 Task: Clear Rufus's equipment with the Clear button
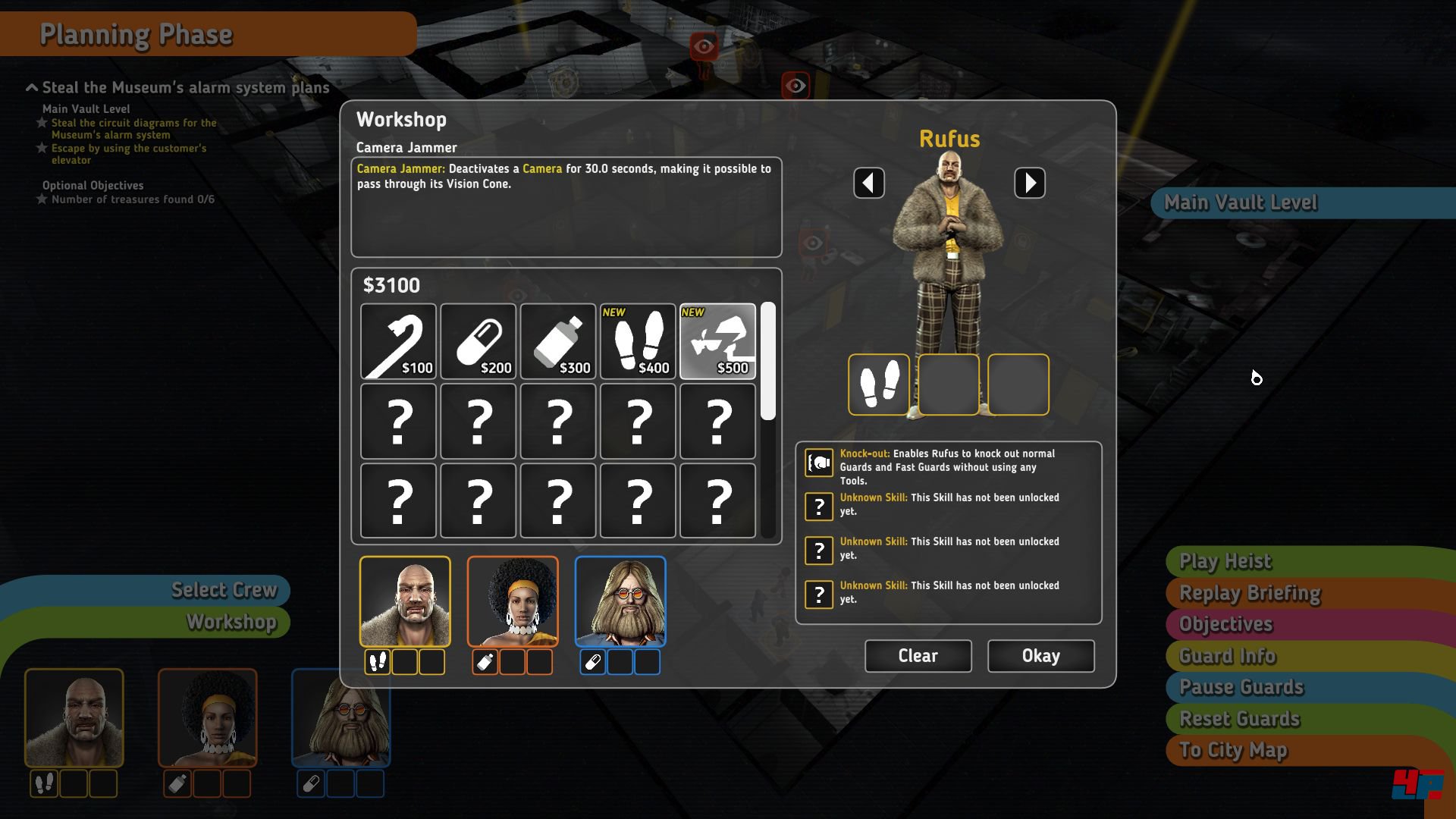tap(917, 655)
